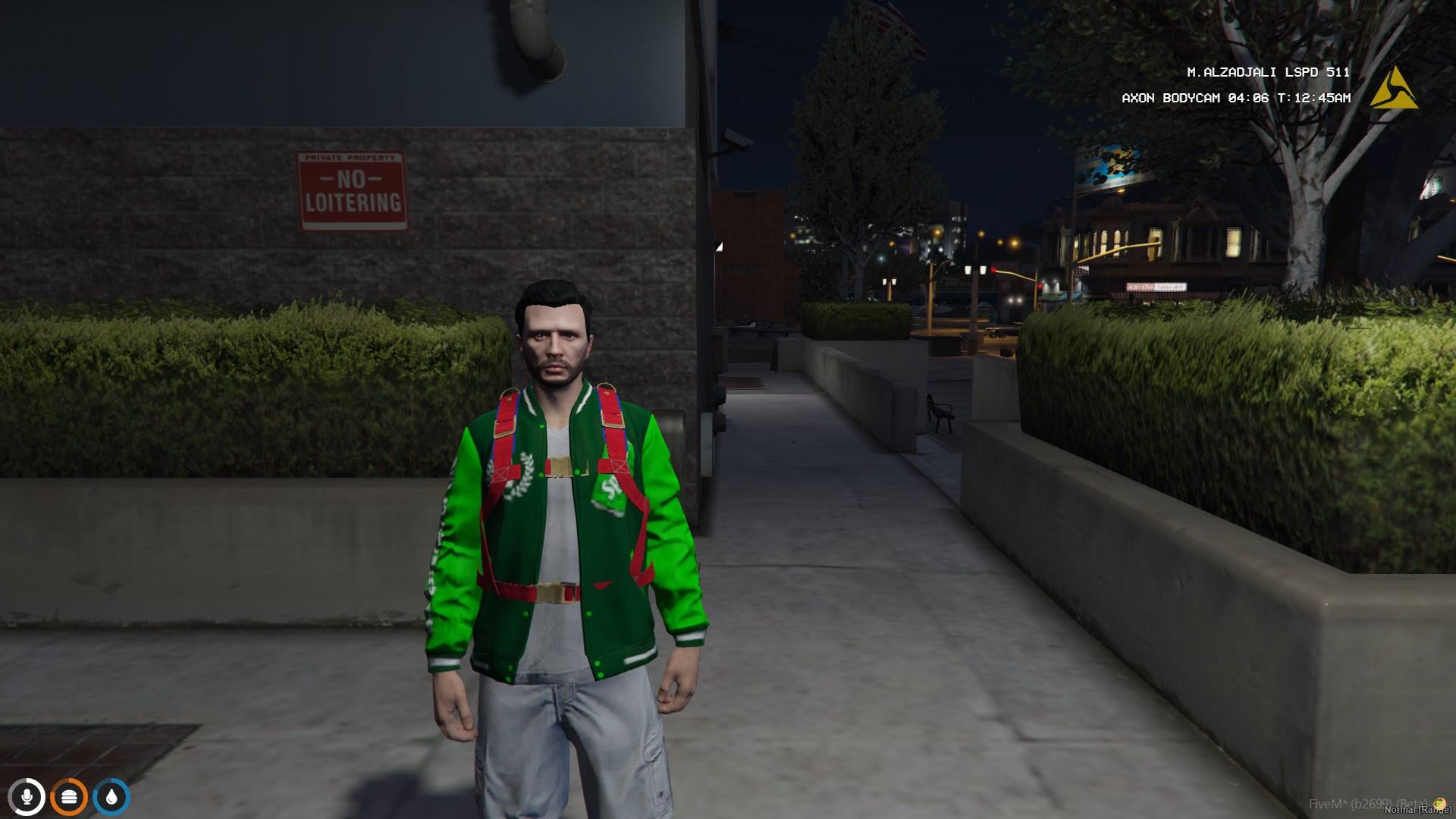The width and height of the screenshot is (1456, 819).
Task: Click the yellow Axon bodycam logo
Action: coord(1395,90)
